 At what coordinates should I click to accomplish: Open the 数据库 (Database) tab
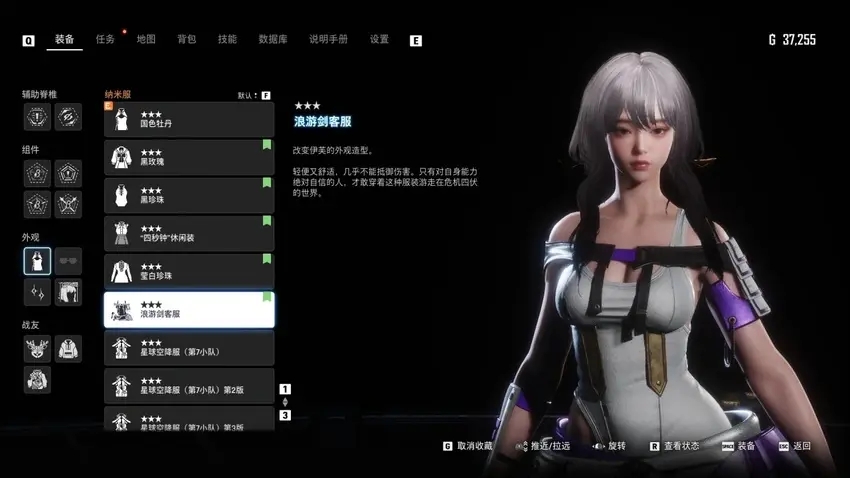click(x=273, y=40)
